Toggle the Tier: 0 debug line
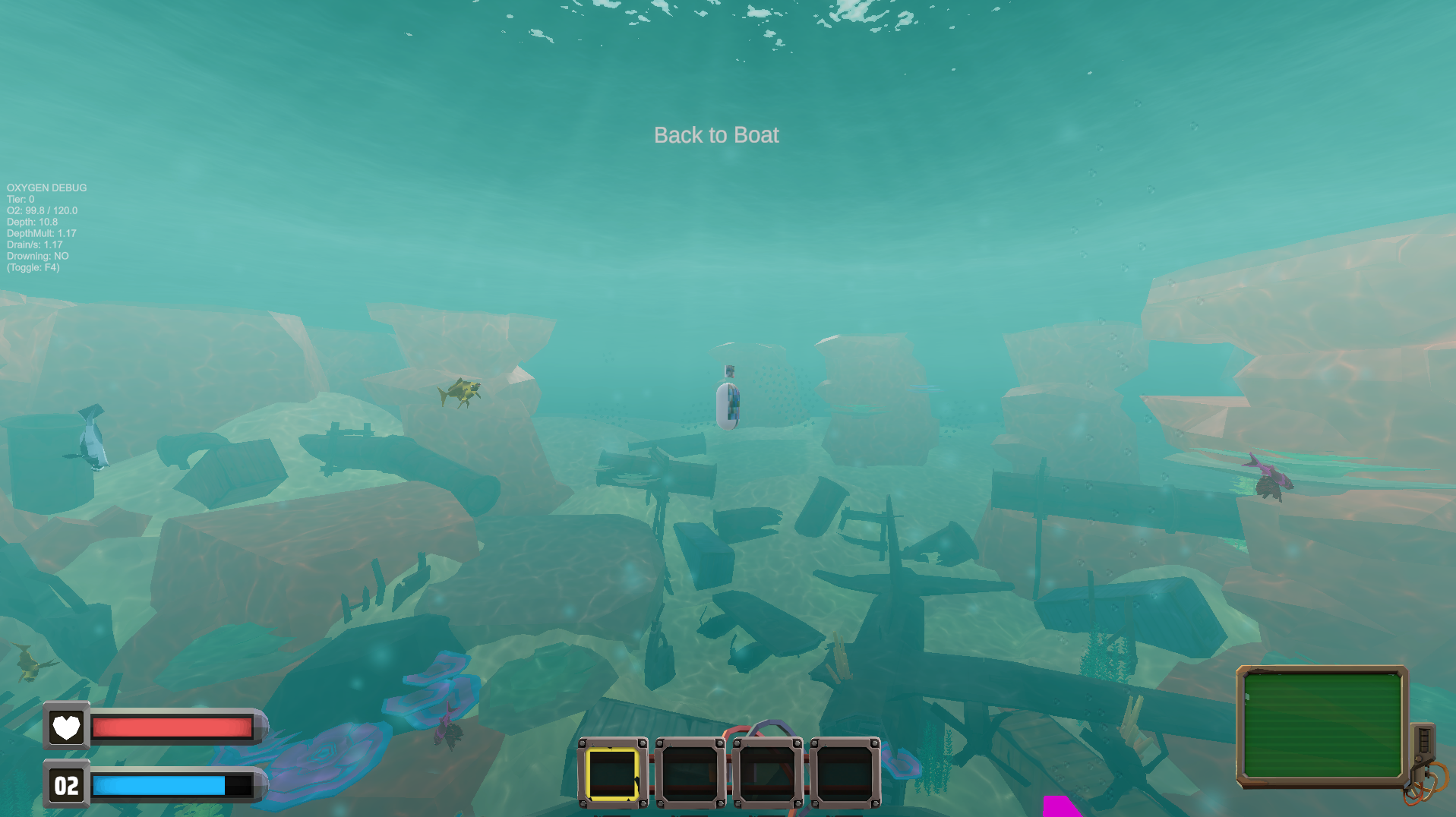This screenshot has width=1456, height=817. point(19,199)
